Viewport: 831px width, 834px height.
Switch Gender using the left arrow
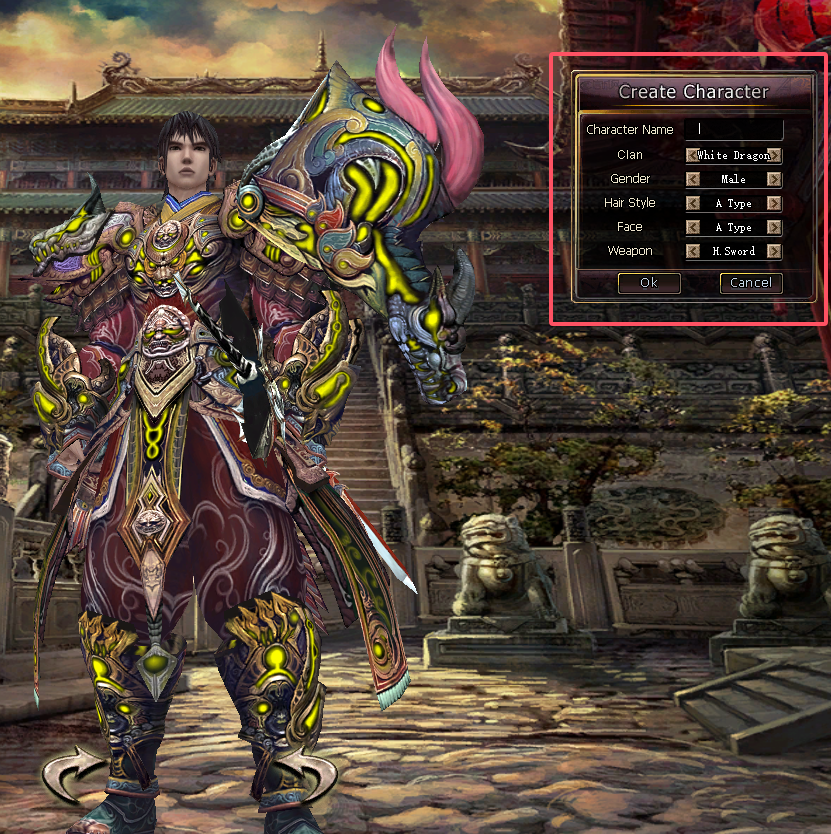692,179
